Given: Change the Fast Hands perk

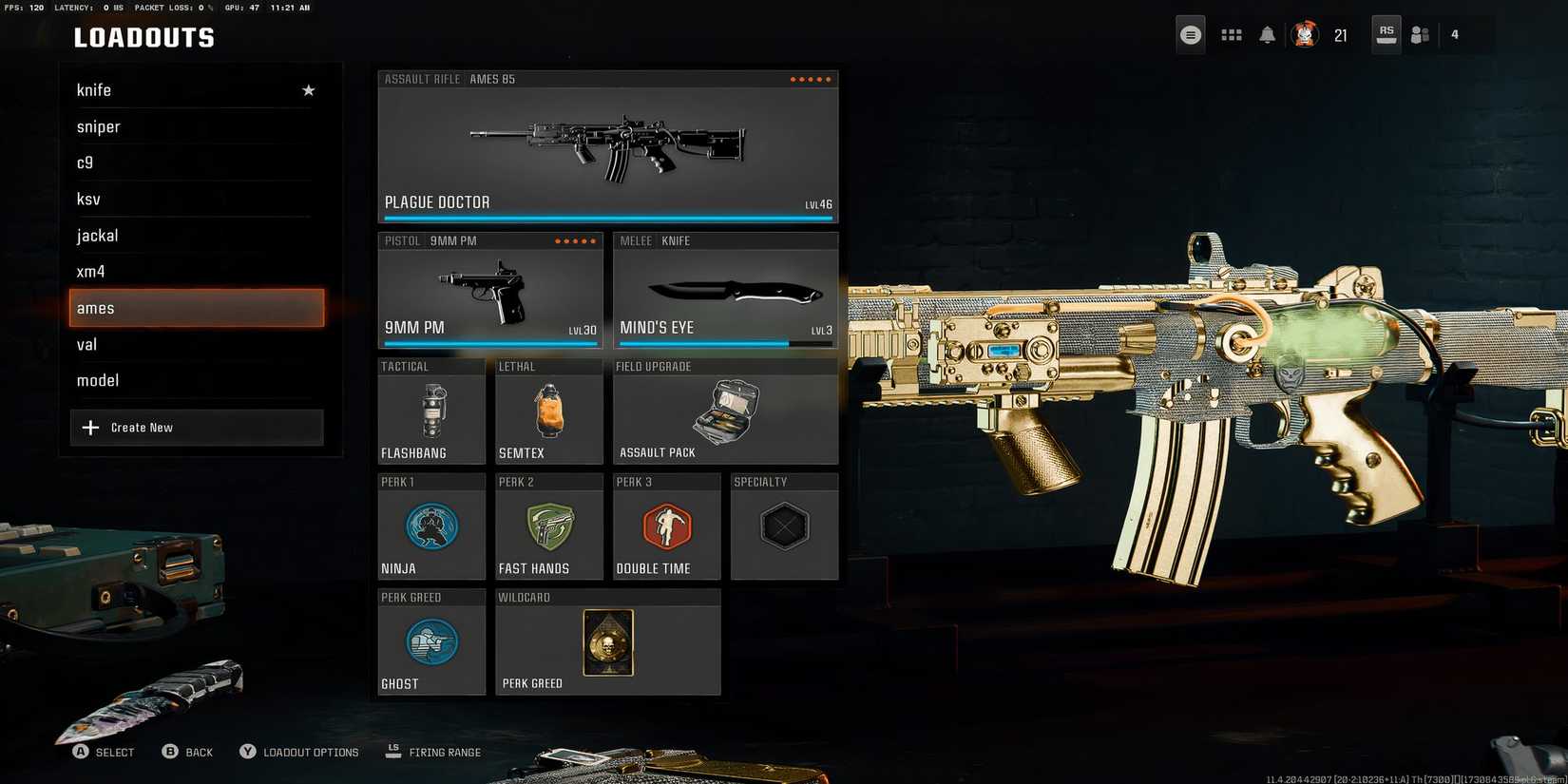Looking at the screenshot, I should click(x=548, y=527).
